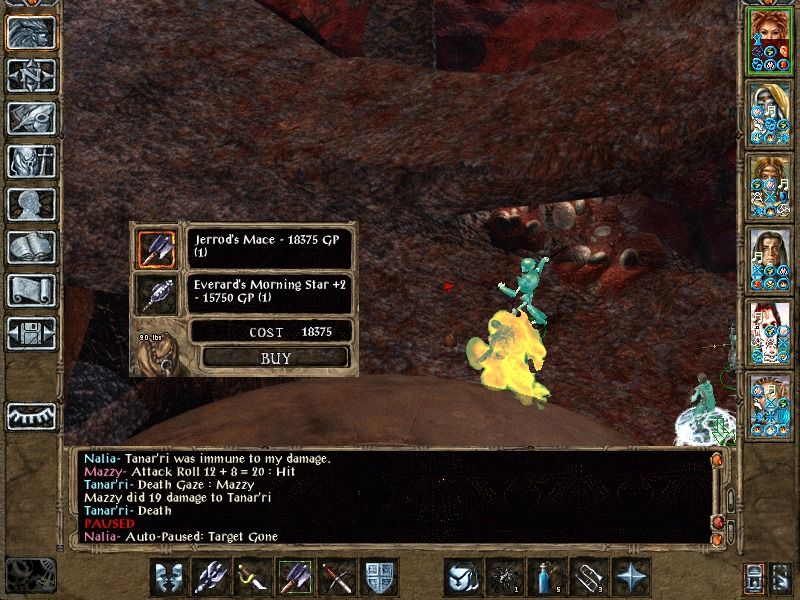Show the character record head-silhouette icon
This screenshot has height=600, width=800.
pyautogui.click(x=31, y=204)
